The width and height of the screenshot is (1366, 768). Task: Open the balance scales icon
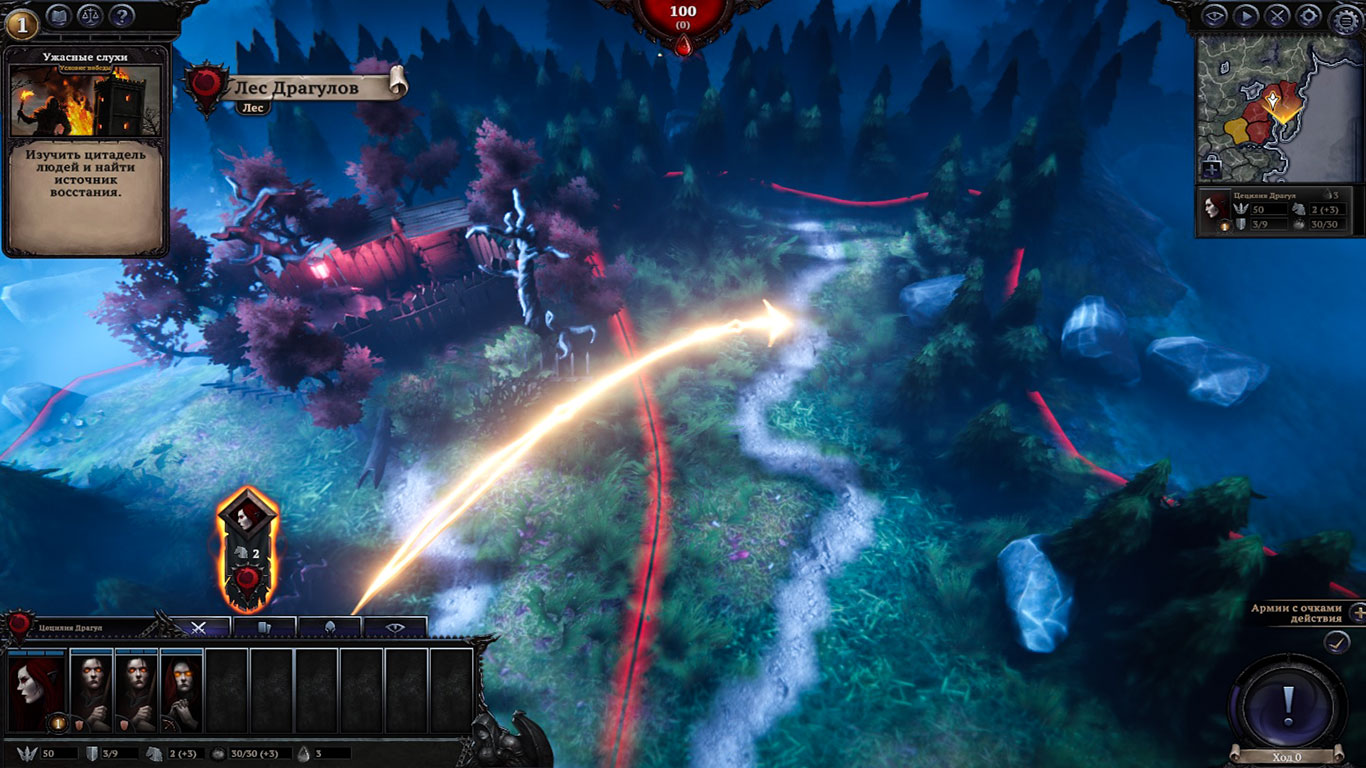pos(90,16)
